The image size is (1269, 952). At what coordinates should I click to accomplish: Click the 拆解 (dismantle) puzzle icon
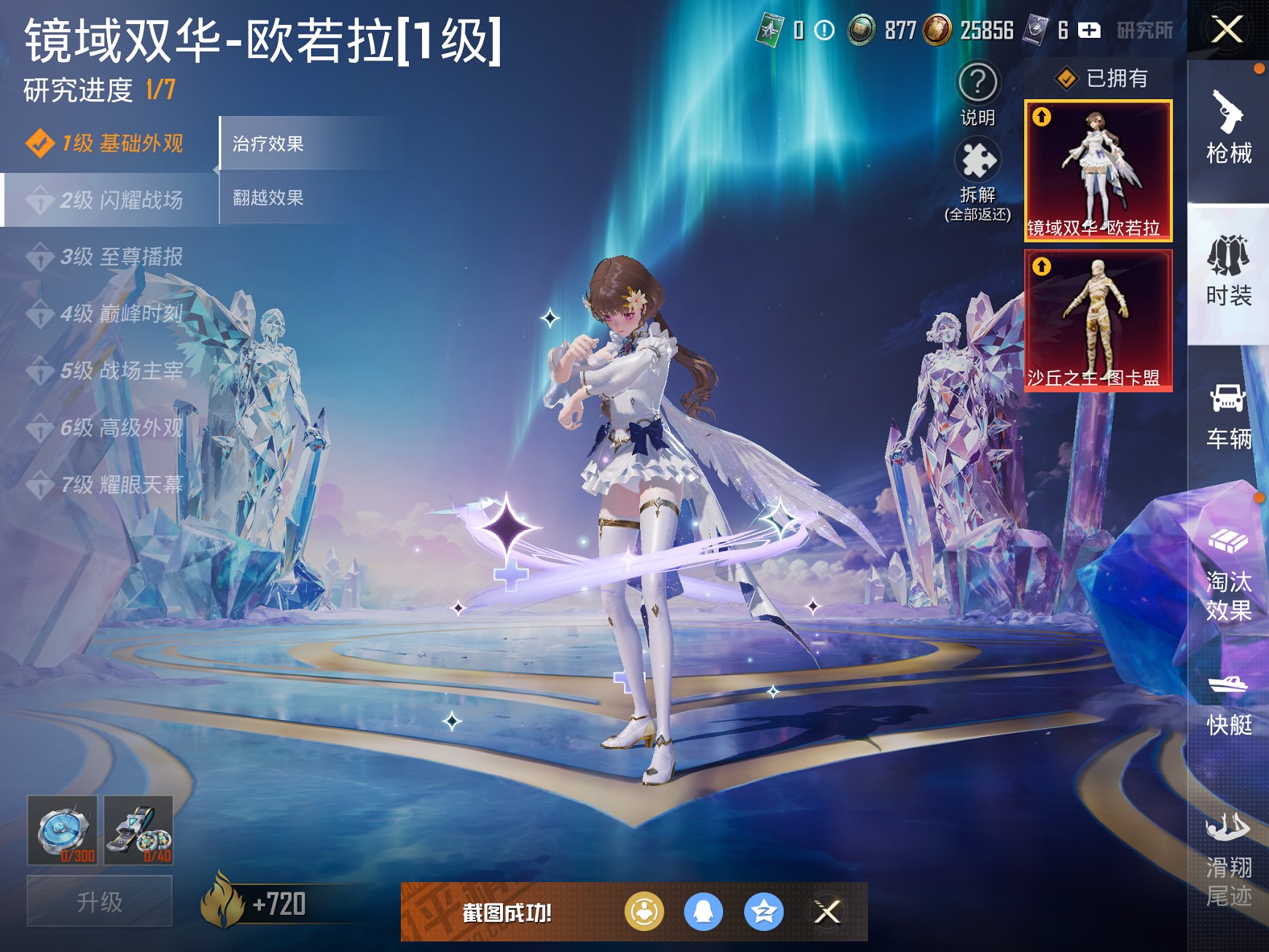[x=980, y=157]
